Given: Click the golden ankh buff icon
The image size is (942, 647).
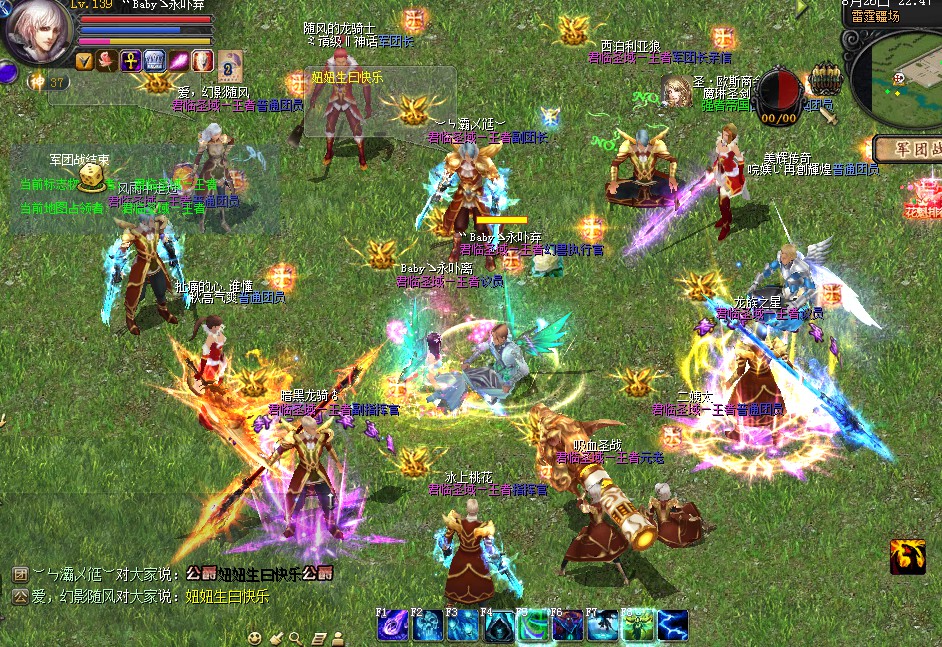Looking at the screenshot, I should point(130,61).
